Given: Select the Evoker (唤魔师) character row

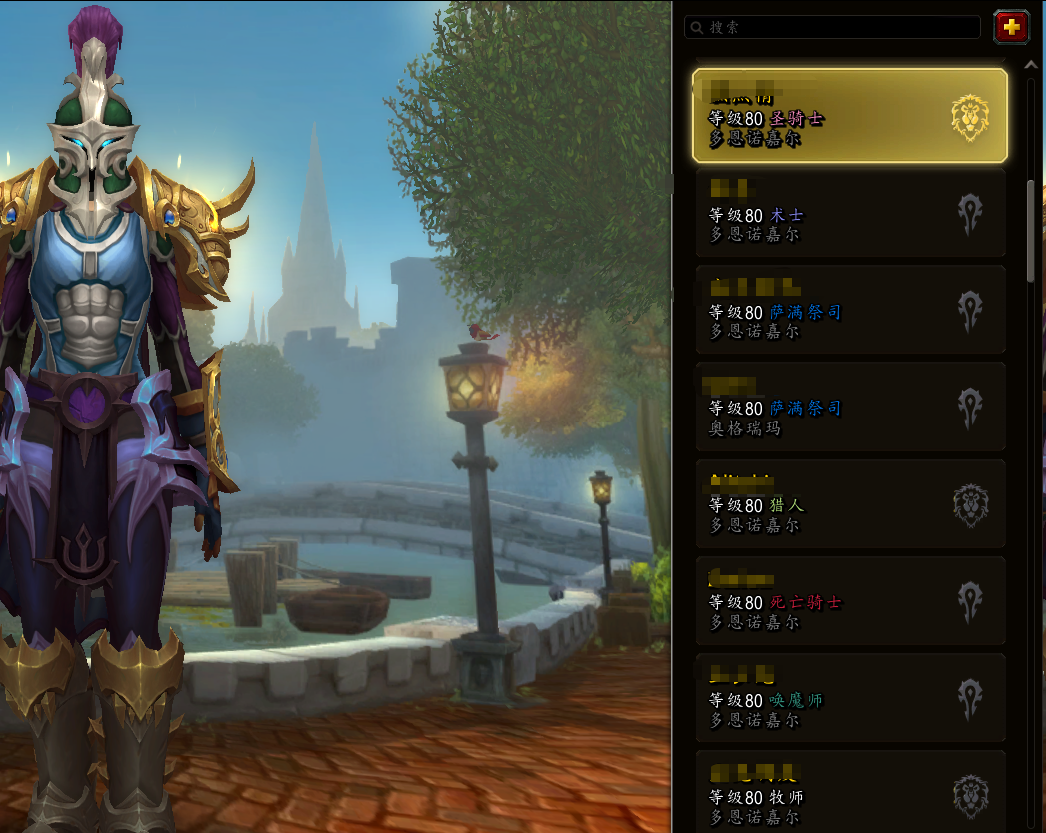Looking at the screenshot, I should (850, 699).
